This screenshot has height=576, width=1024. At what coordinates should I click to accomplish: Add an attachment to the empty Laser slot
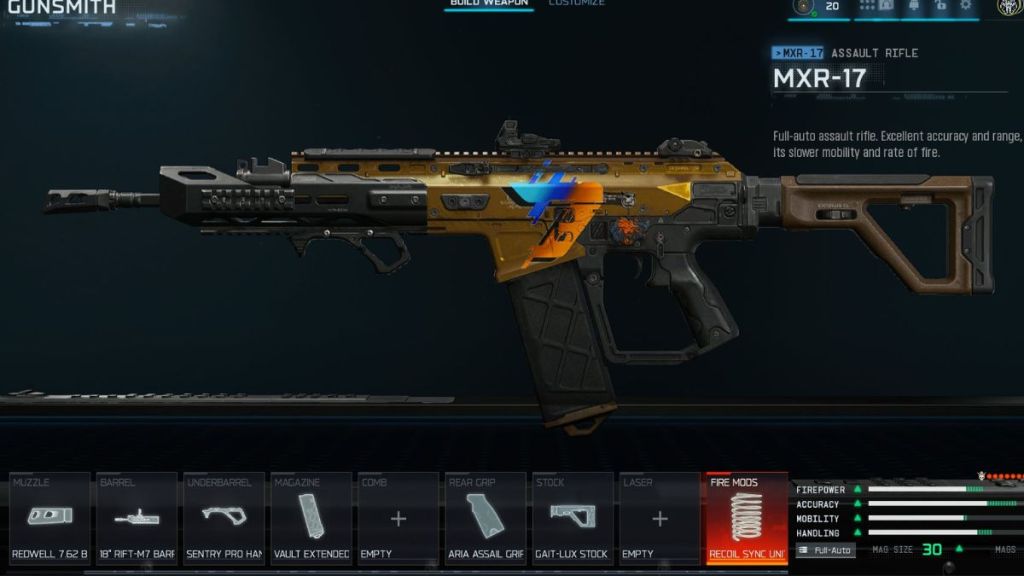tap(659, 518)
